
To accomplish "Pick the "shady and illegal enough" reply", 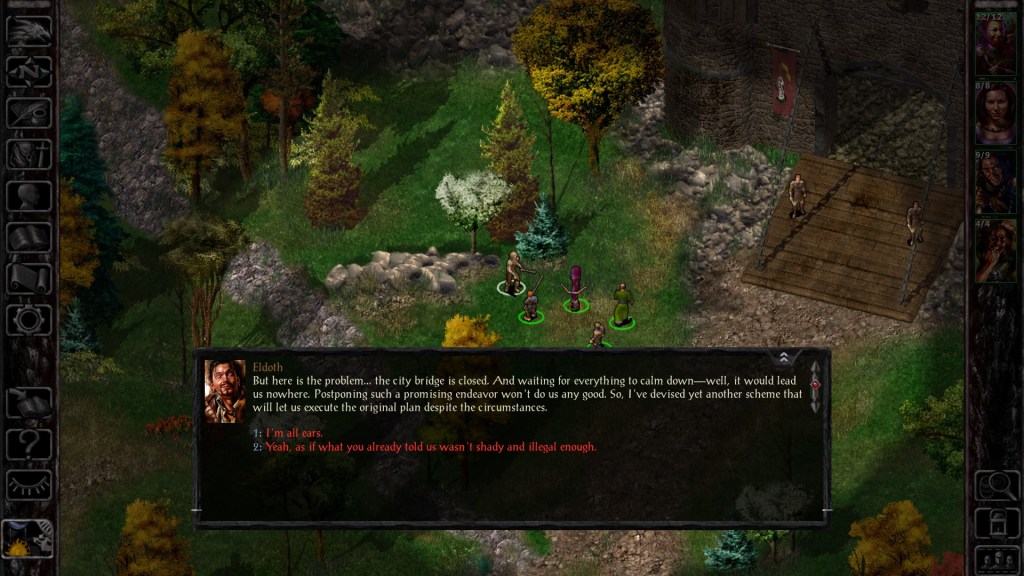I will (430, 447).
